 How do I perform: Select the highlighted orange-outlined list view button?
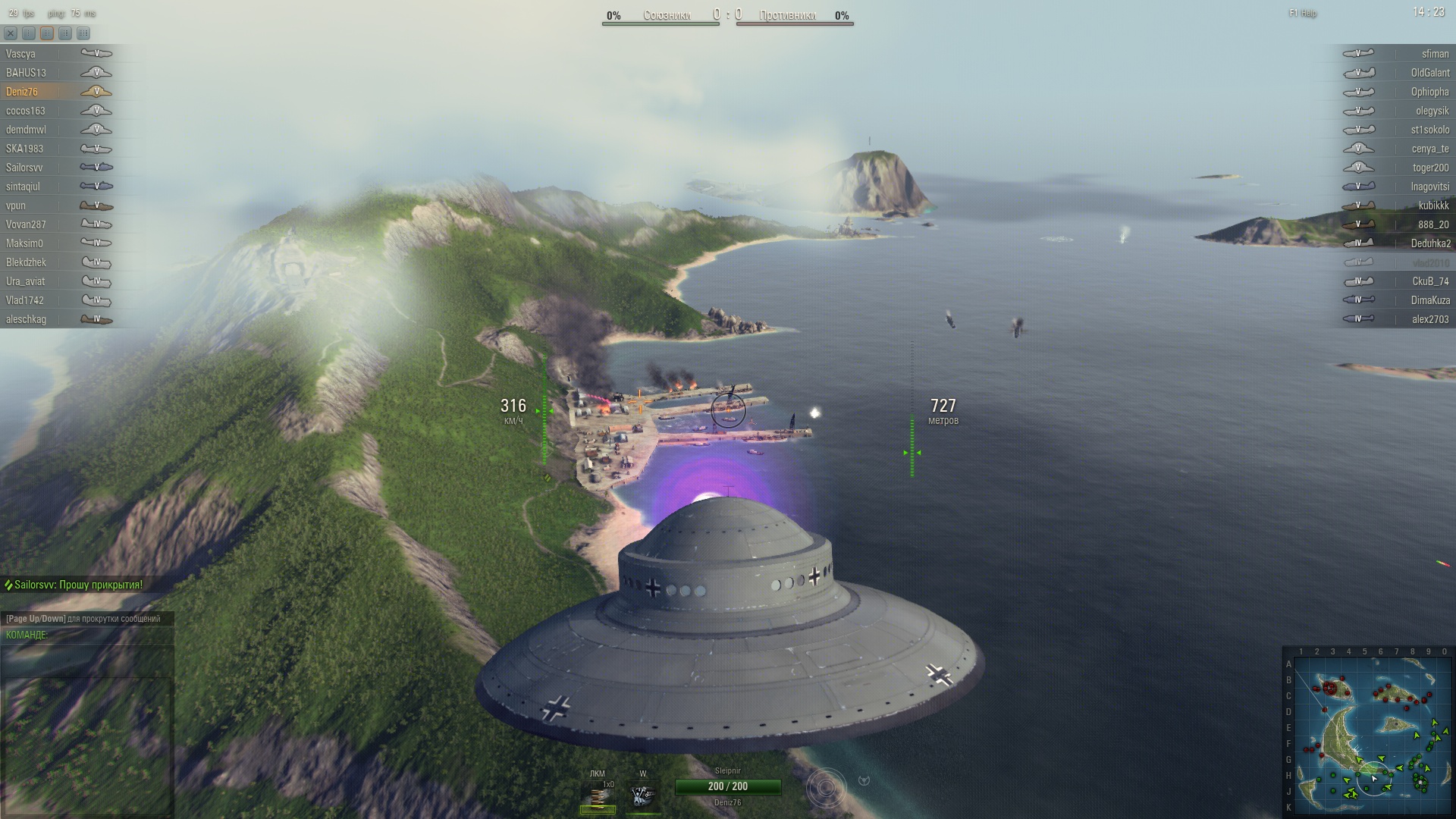tap(47, 33)
